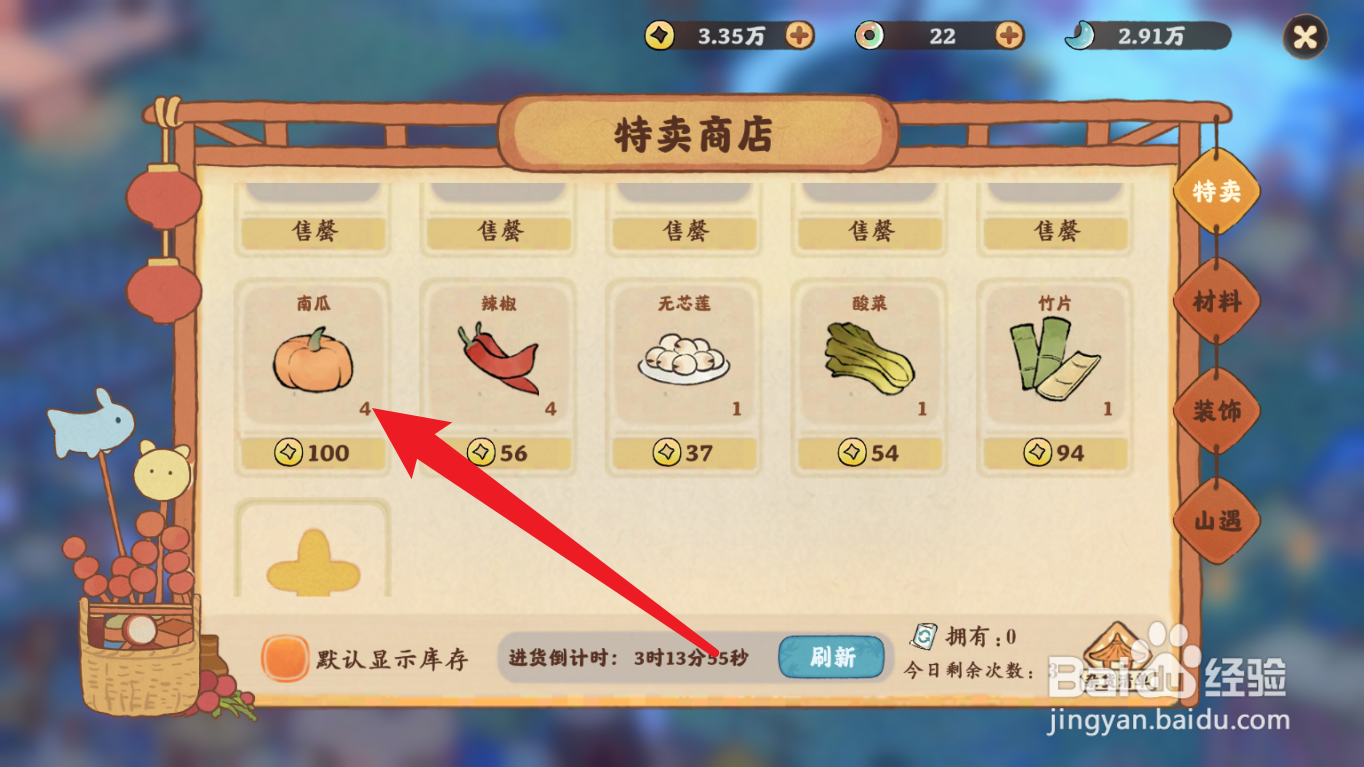
Task: Buy the pumpkin for 100 coins
Action: point(313,453)
